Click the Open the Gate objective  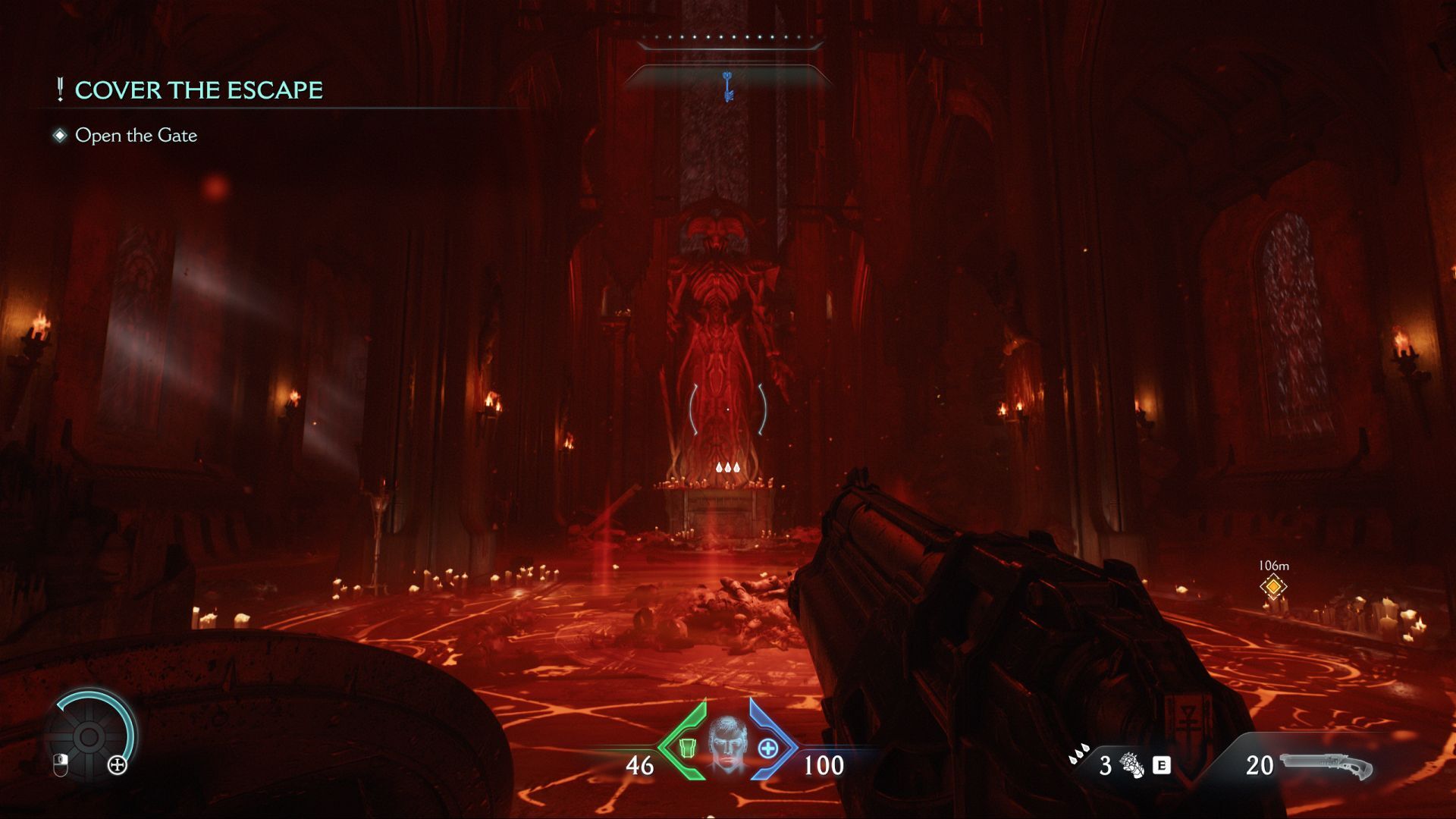[136, 136]
